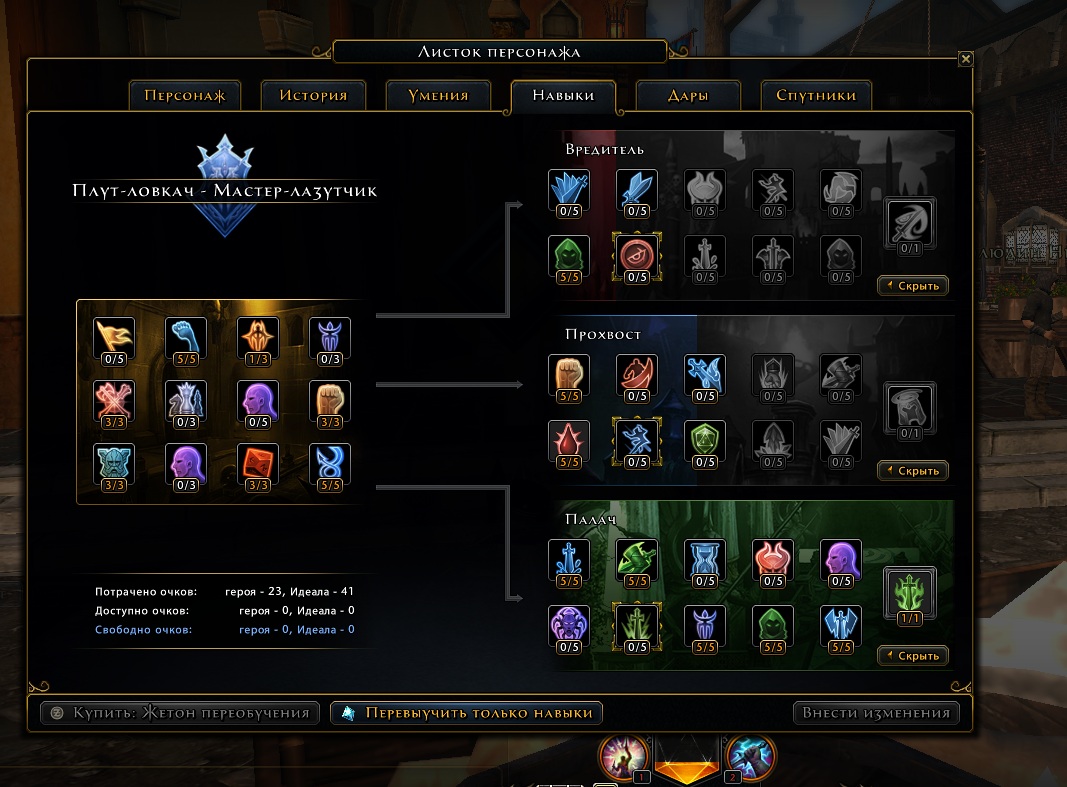Hide the Вредитель feat tree
1067x787 pixels.
(913, 286)
